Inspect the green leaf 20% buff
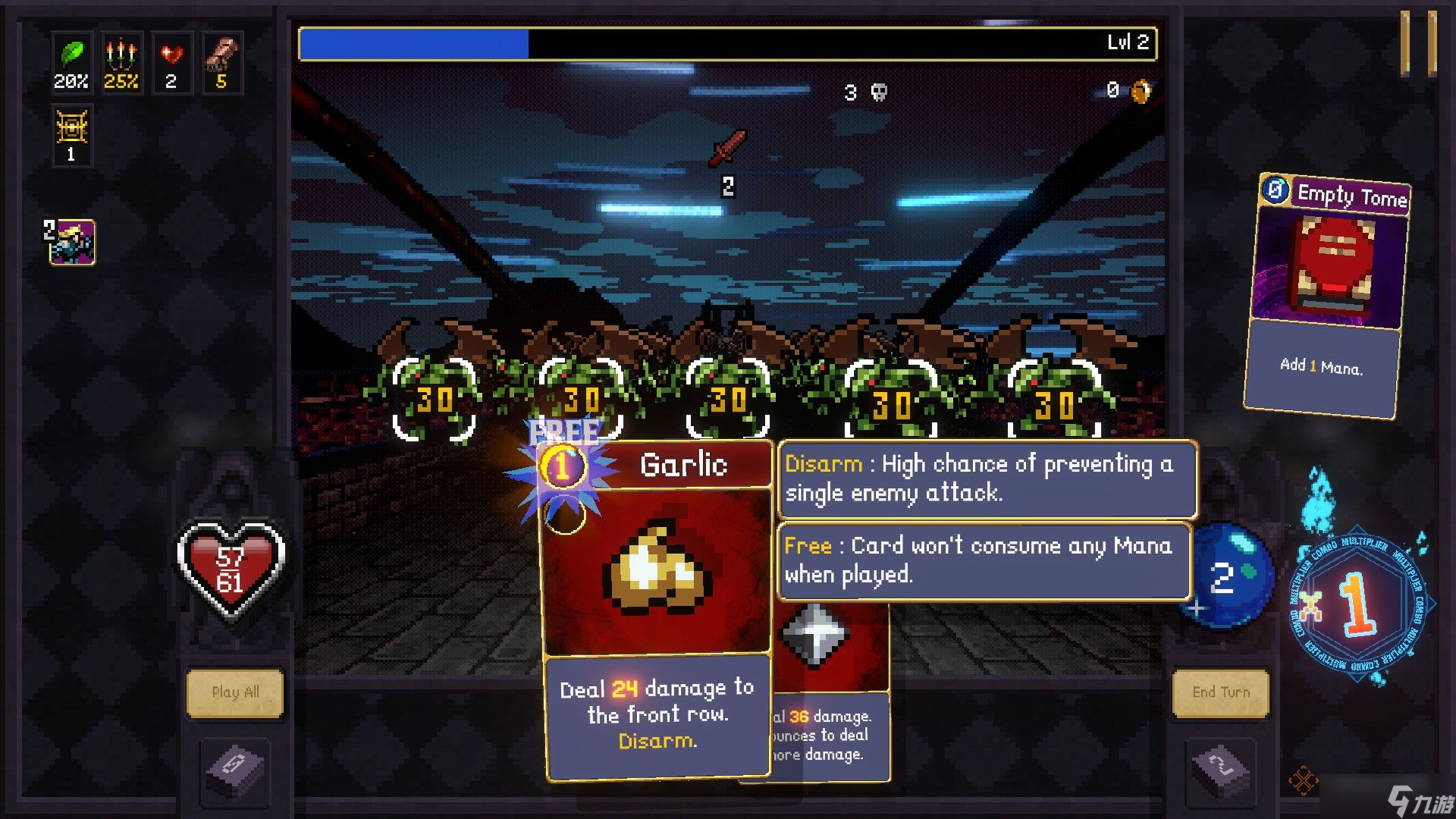Image resolution: width=1456 pixels, height=819 pixels. [x=71, y=62]
